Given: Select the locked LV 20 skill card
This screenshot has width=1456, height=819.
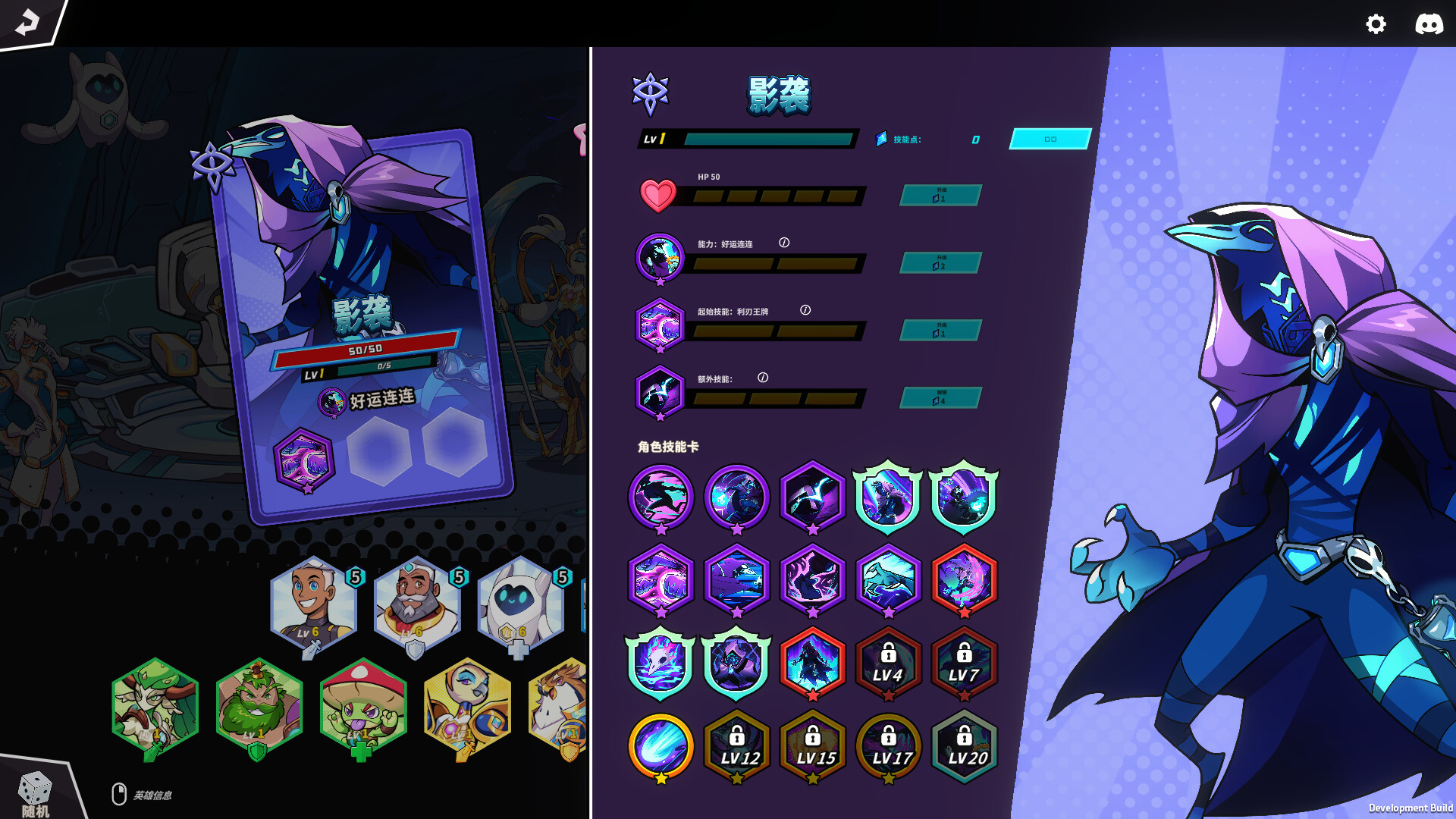Looking at the screenshot, I should click(x=964, y=747).
